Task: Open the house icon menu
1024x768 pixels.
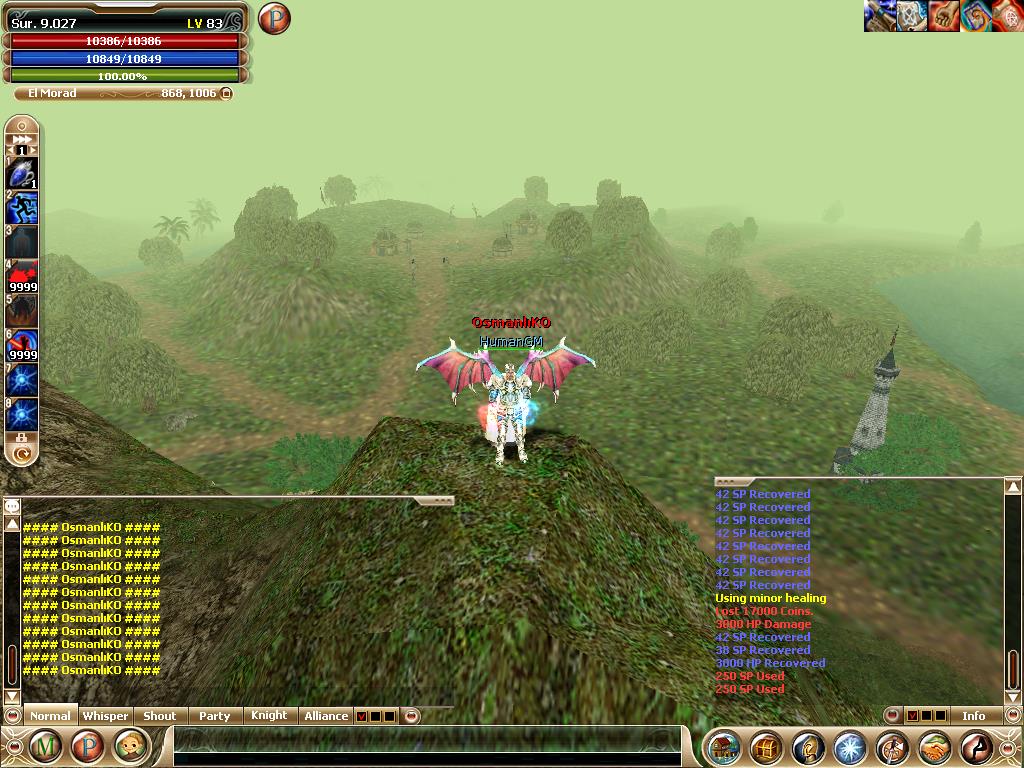Action: tap(725, 747)
